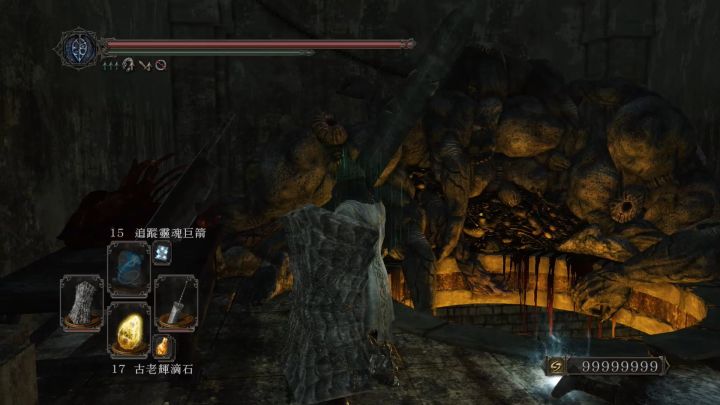Select the right-hand greatsword slot

tap(176, 302)
